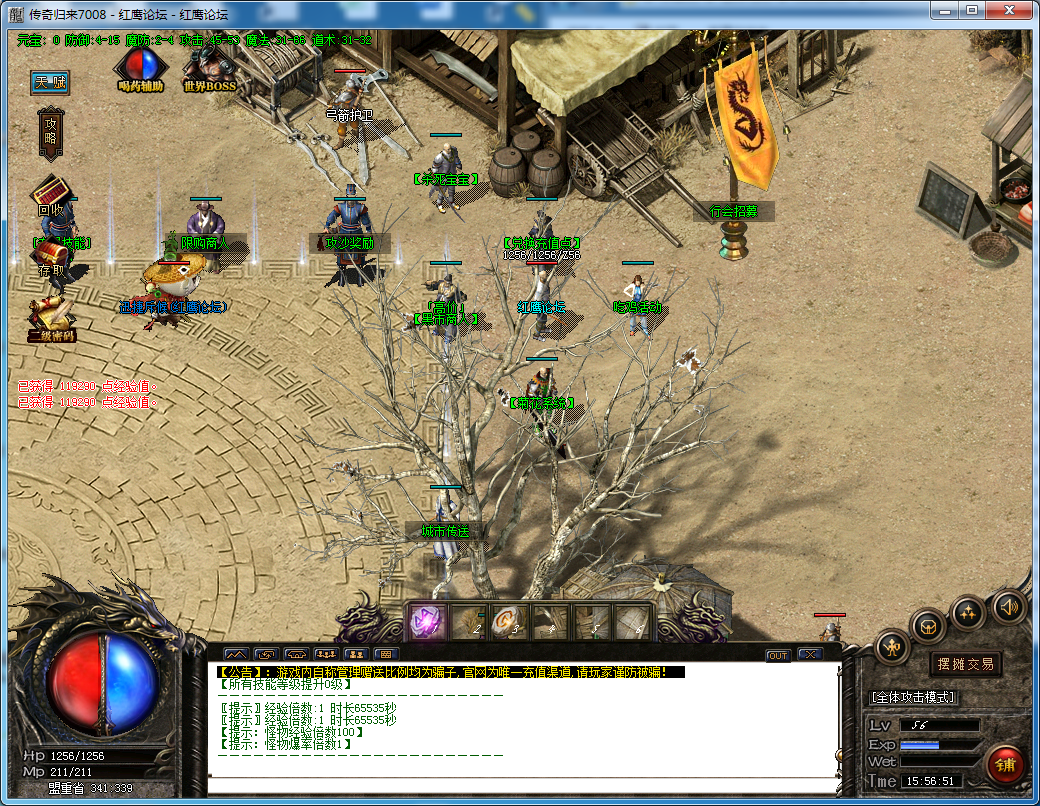1040x806 pixels.
Task: Open the 回收 recycle function
Action: (50, 194)
